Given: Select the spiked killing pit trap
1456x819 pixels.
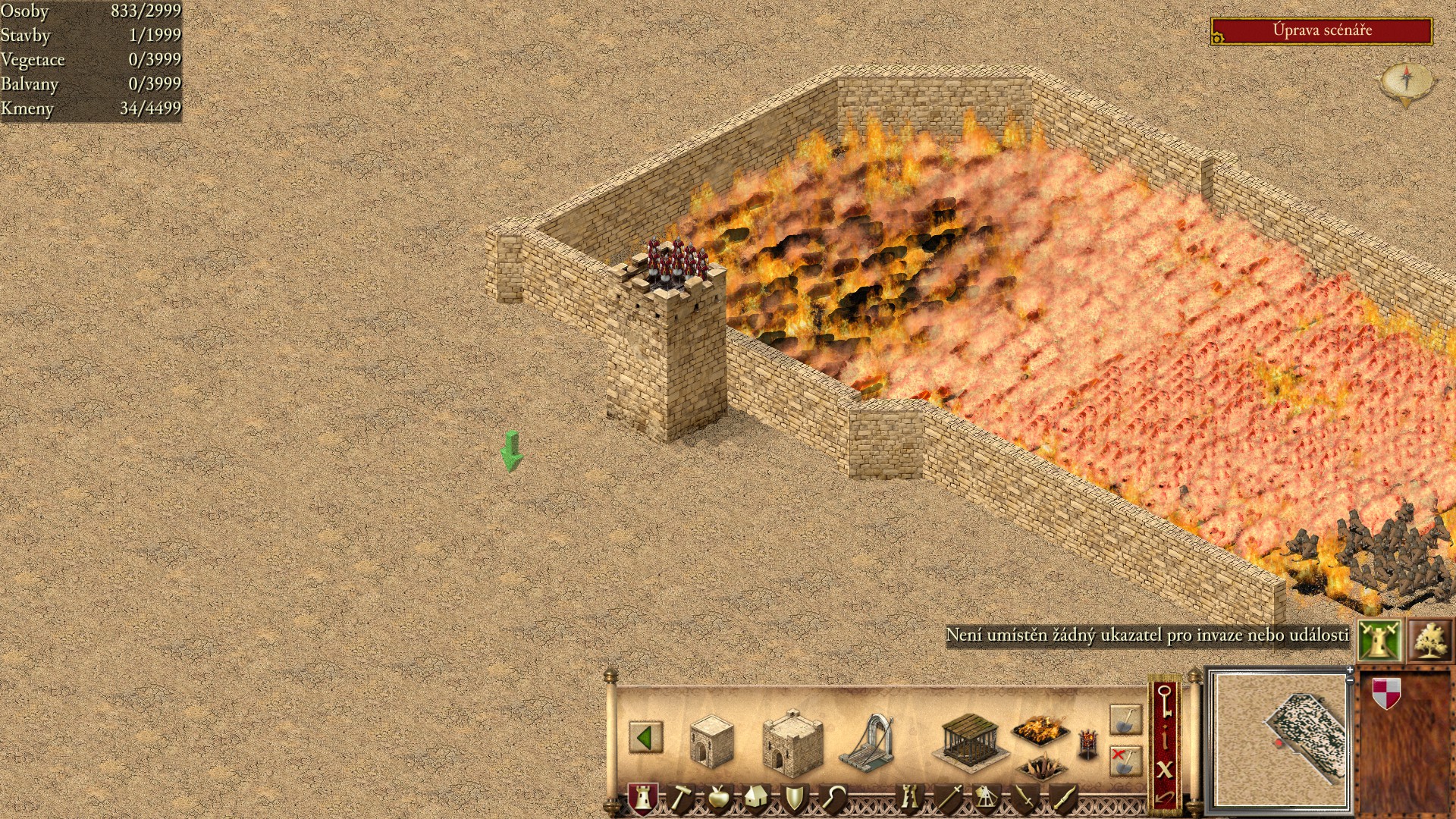Looking at the screenshot, I should coord(1041,768).
